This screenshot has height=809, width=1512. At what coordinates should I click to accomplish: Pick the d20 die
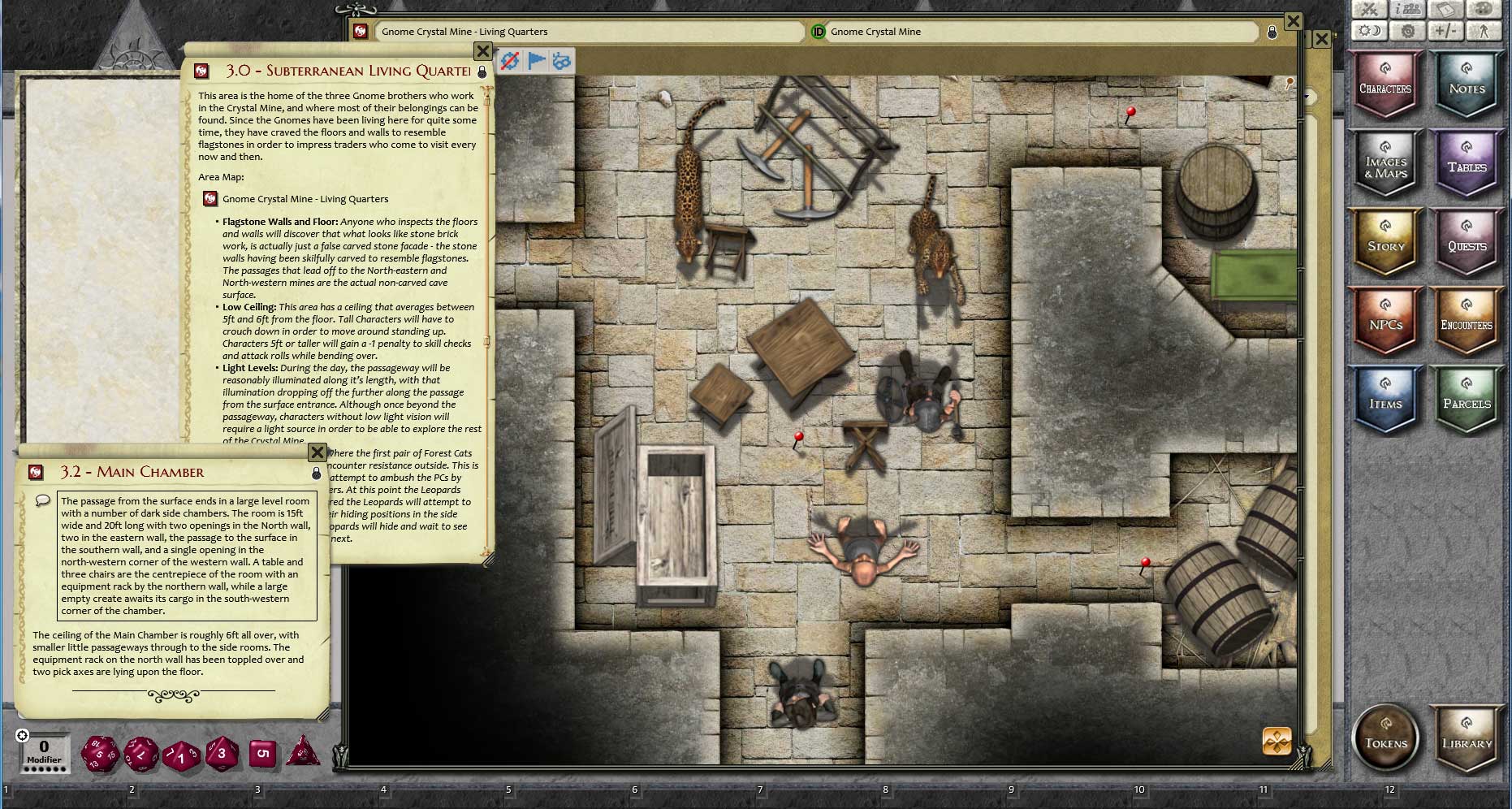tap(100, 754)
